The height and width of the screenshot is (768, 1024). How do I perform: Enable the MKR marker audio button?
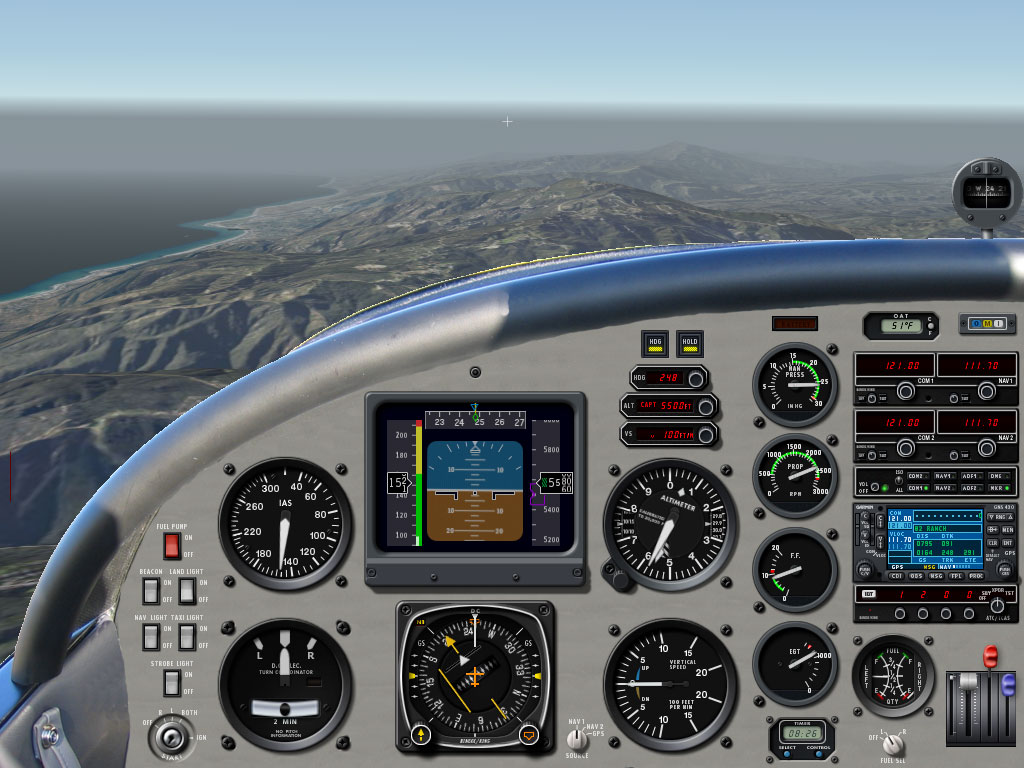[997, 488]
